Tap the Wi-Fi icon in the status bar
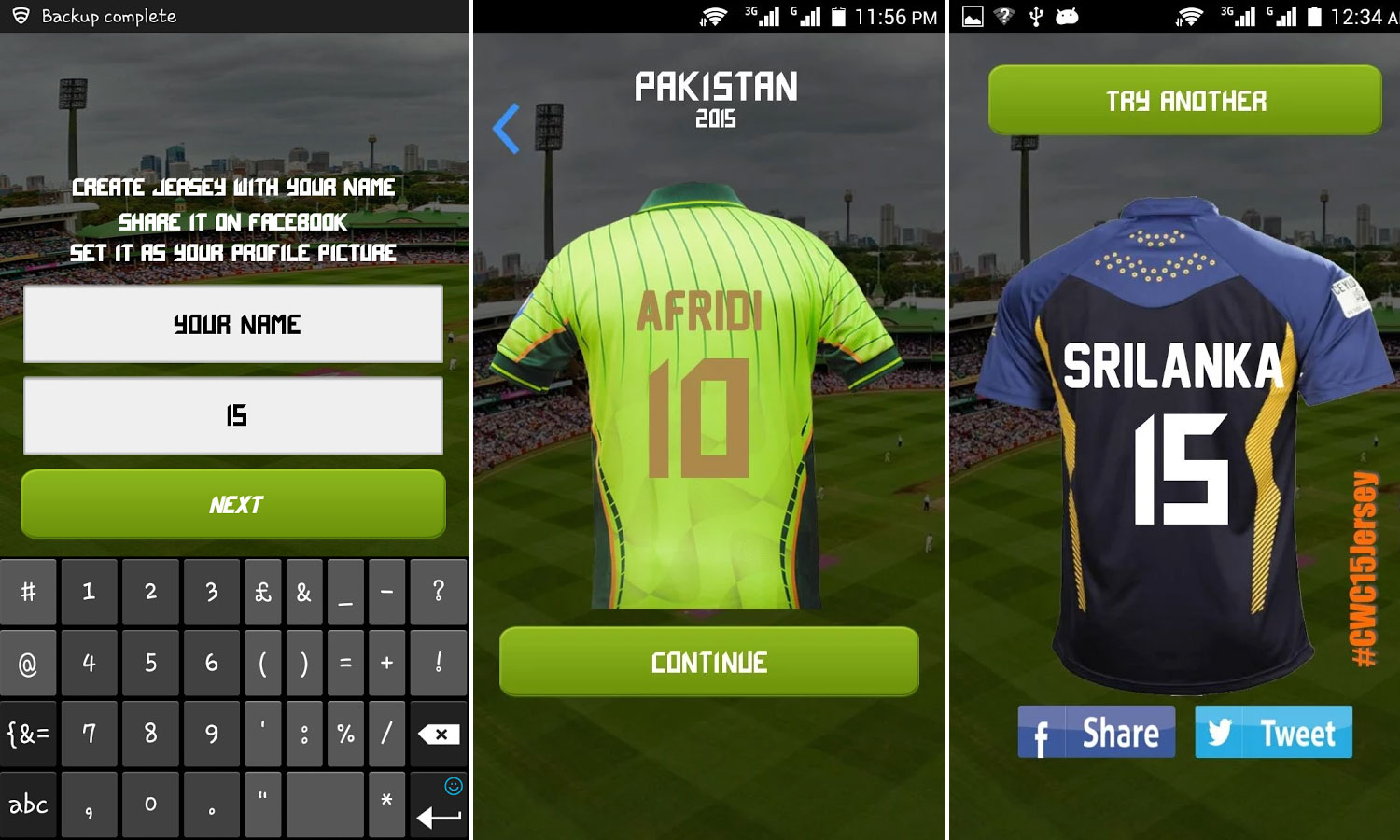The image size is (1400, 840). pyautogui.click(x=714, y=15)
